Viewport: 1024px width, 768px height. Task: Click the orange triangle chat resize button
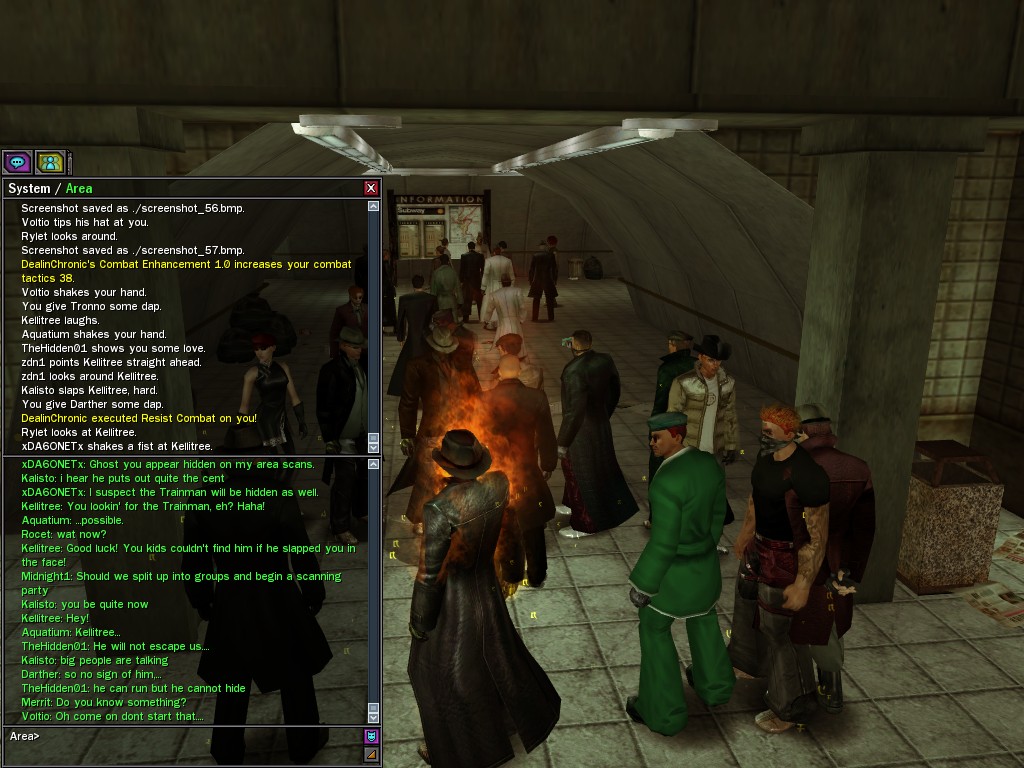coord(371,755)
